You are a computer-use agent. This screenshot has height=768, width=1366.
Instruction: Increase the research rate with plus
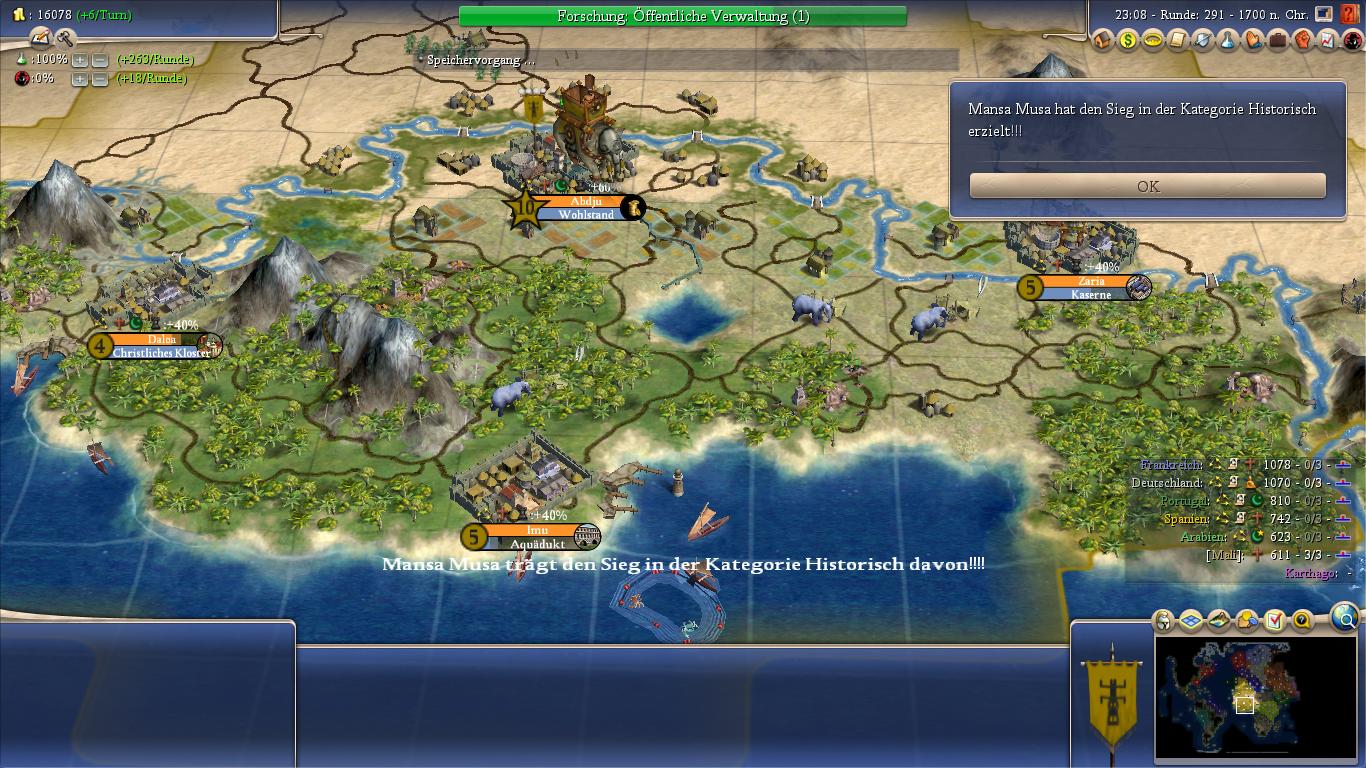(80, 60)
